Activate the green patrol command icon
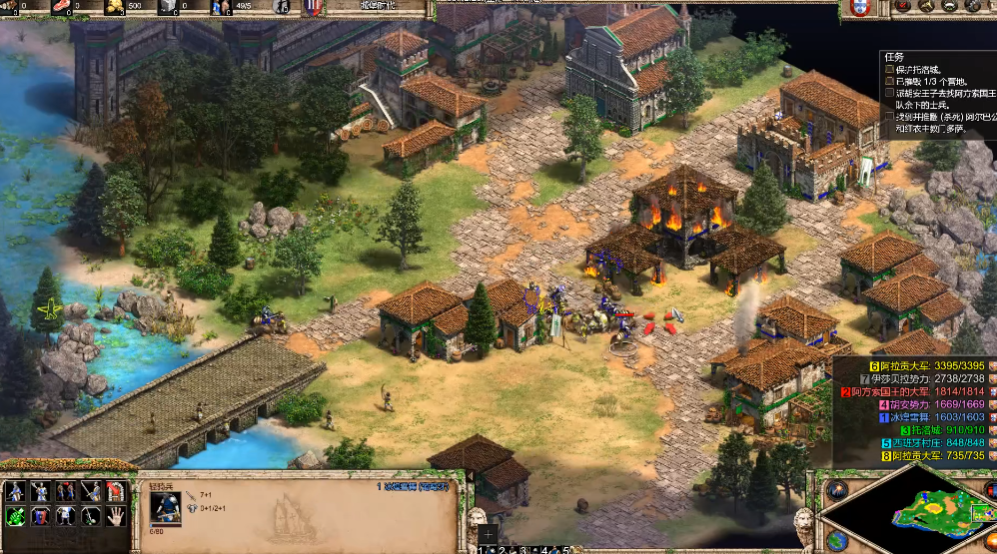 click(17, 515)
